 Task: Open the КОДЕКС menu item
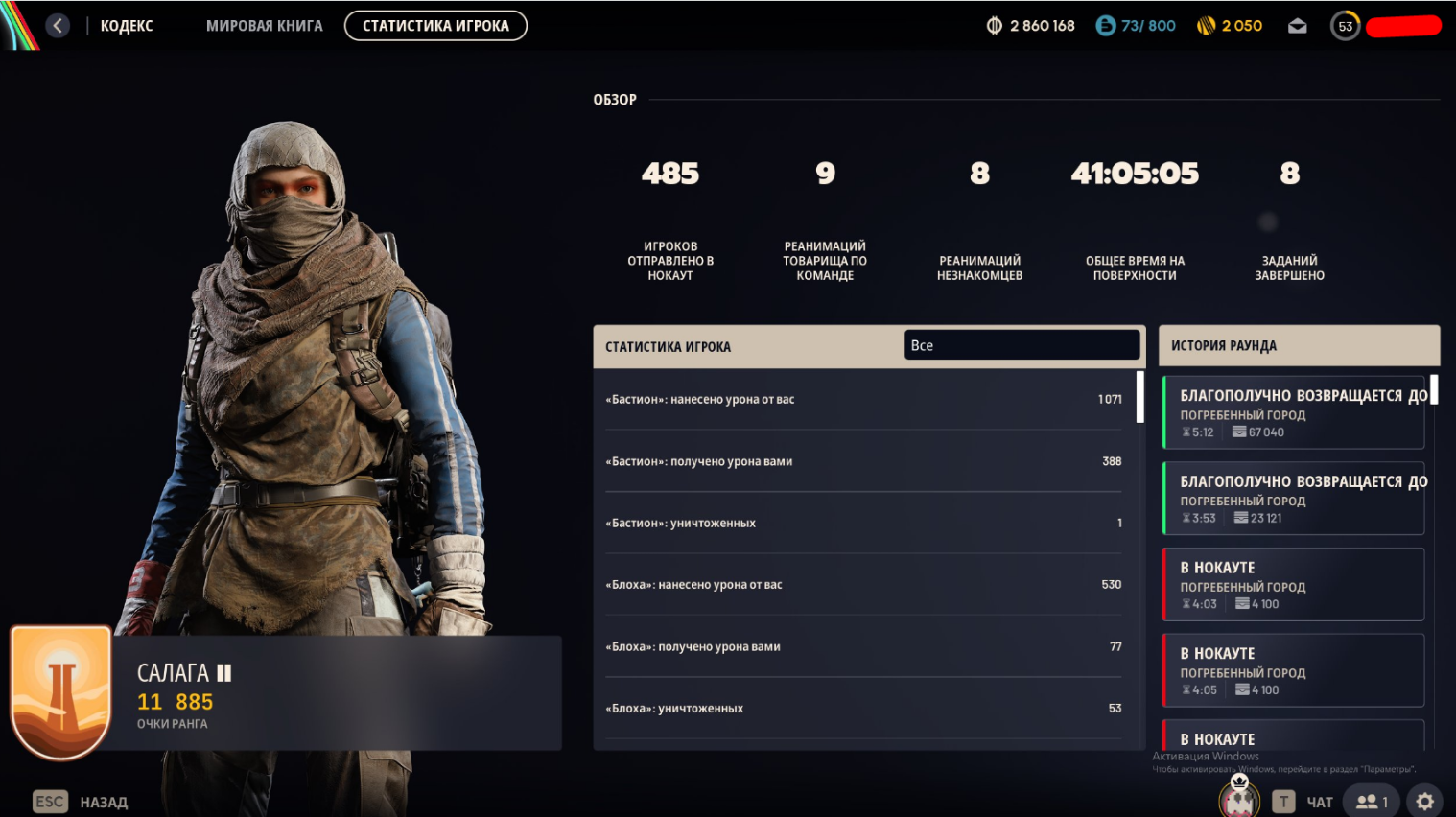tap(125, 26)
